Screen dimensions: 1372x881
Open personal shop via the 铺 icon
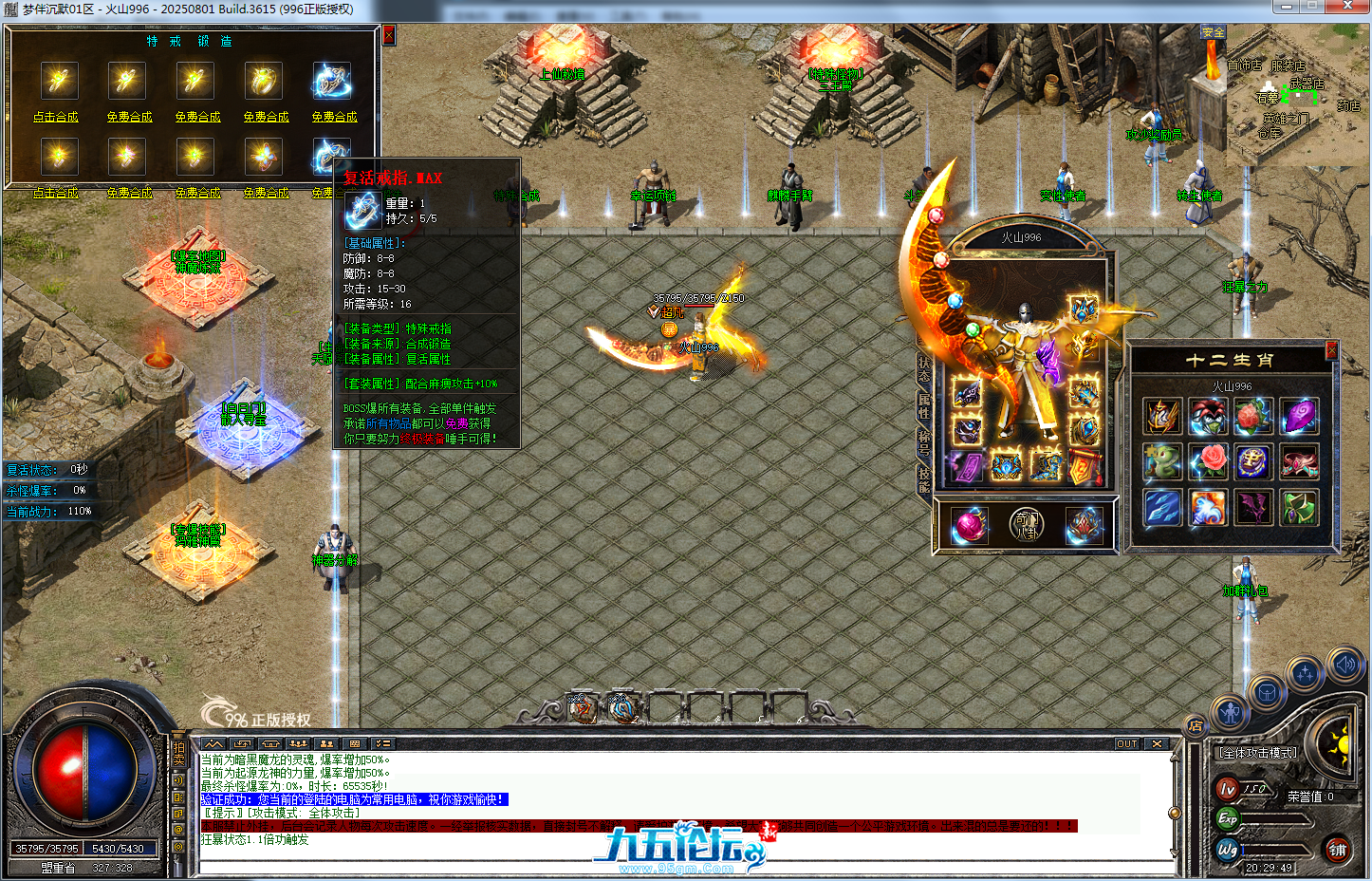point(1338,850)
